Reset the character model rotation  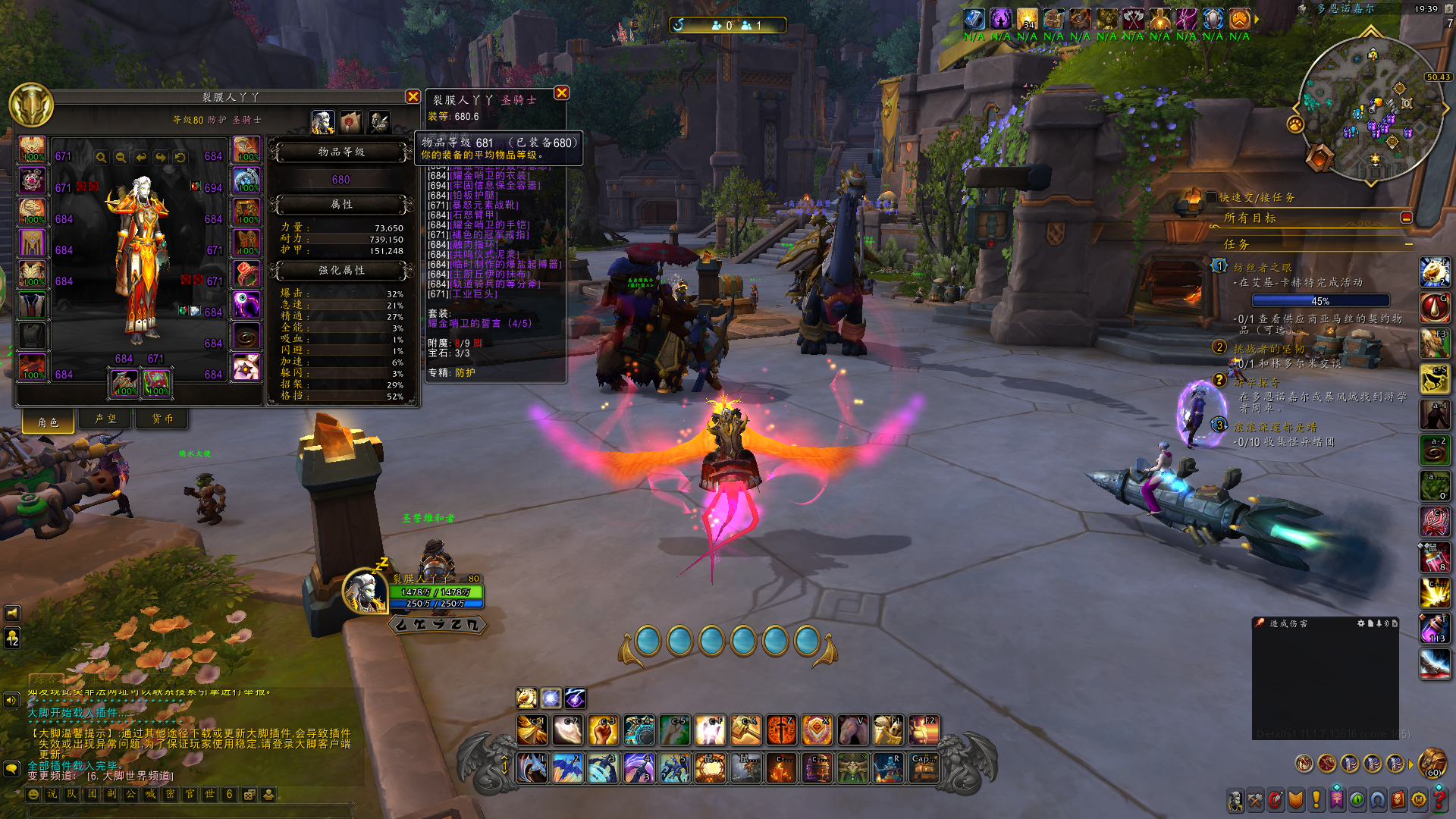[x=180, y=157]
